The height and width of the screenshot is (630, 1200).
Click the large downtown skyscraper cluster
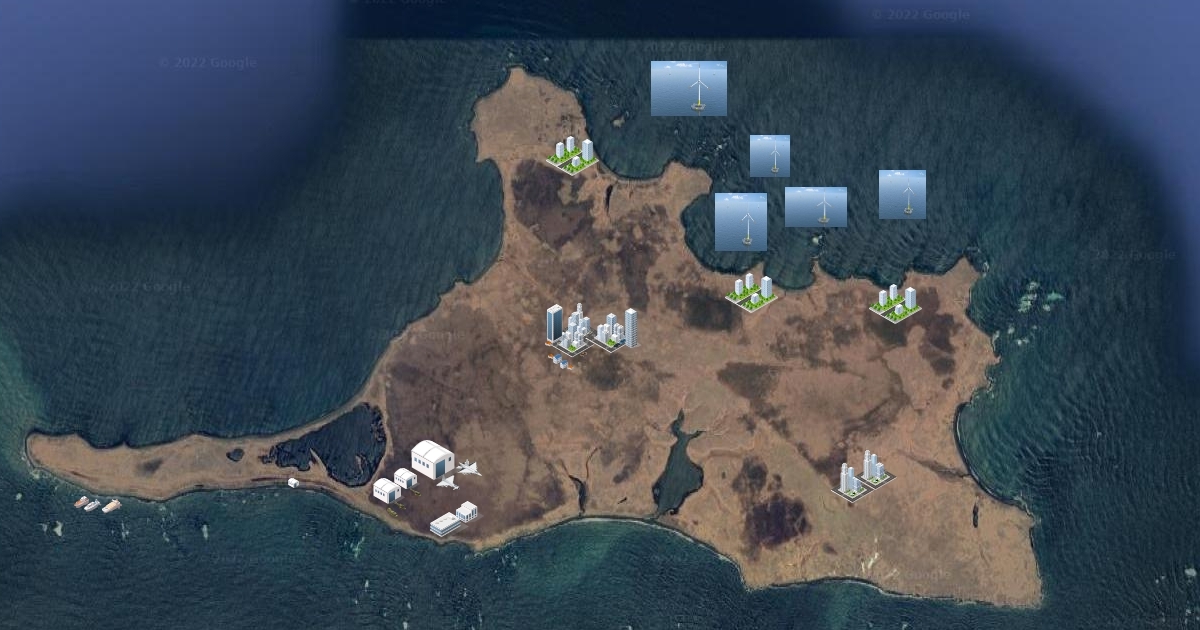590,329
